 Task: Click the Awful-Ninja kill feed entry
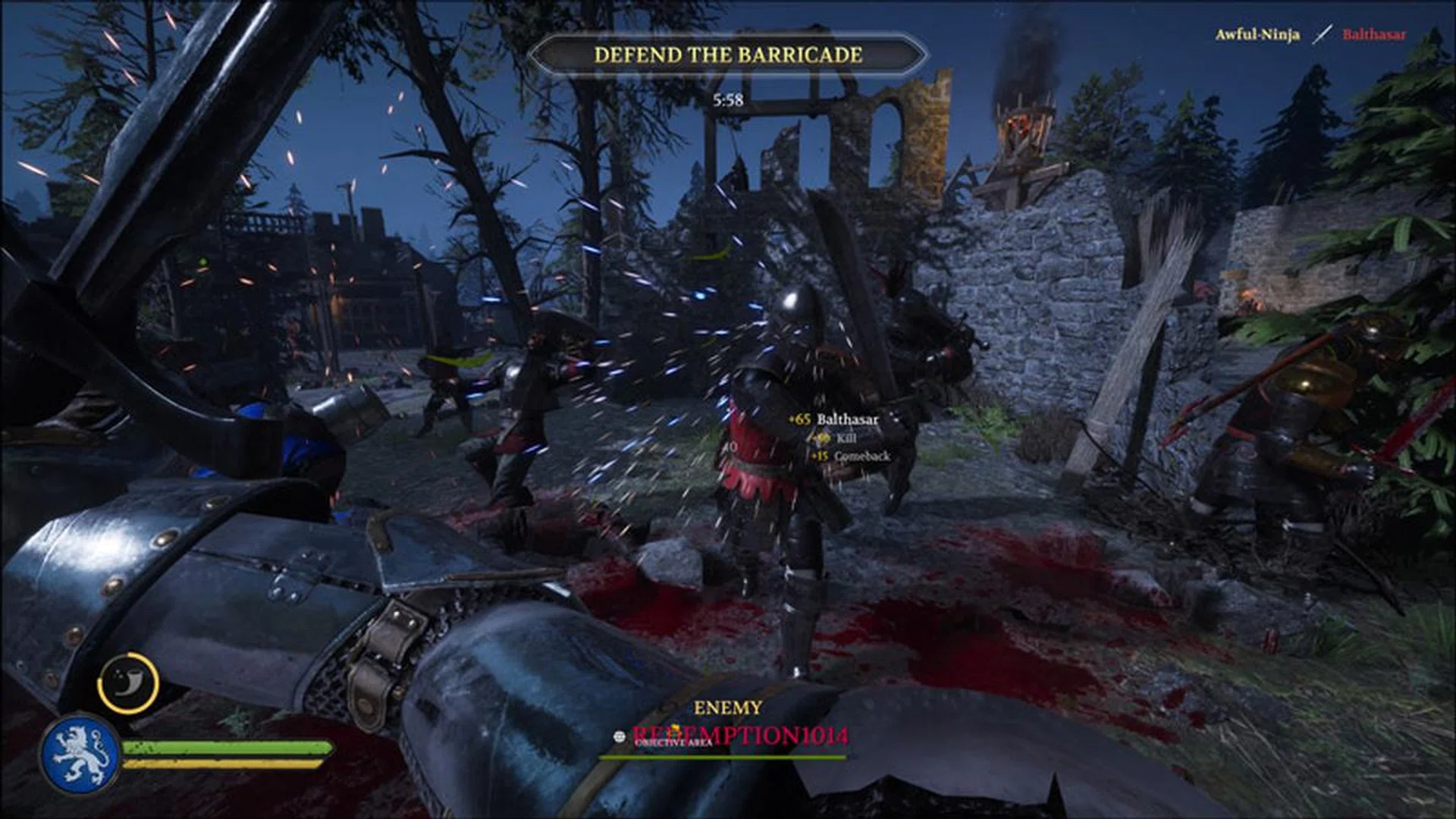click(x=1257, y=35)
